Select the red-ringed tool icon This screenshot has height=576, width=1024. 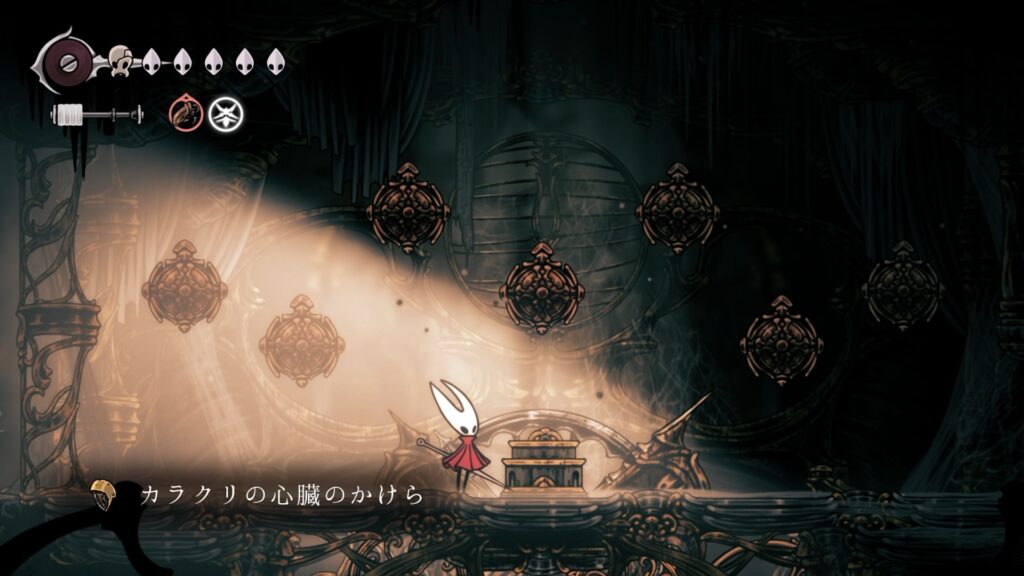pyautogui.click(x=185, y=114)
